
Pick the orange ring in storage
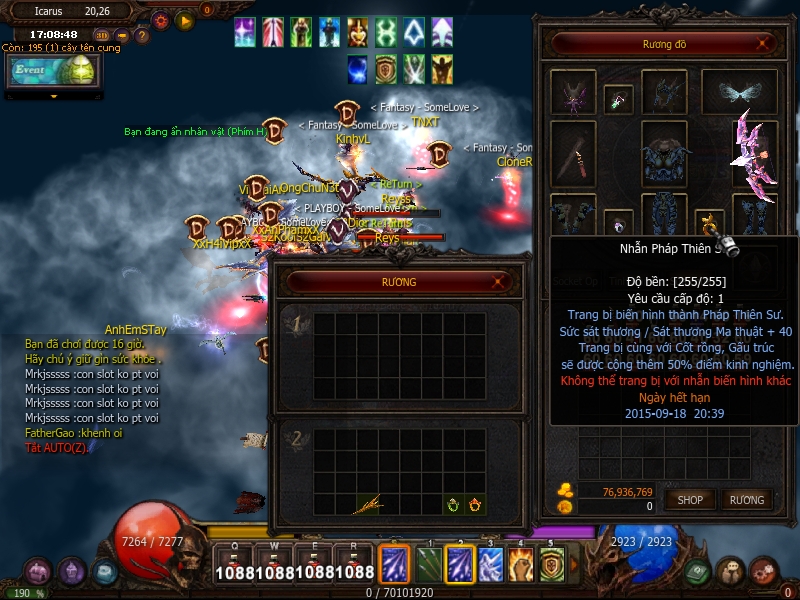[475, 505]
